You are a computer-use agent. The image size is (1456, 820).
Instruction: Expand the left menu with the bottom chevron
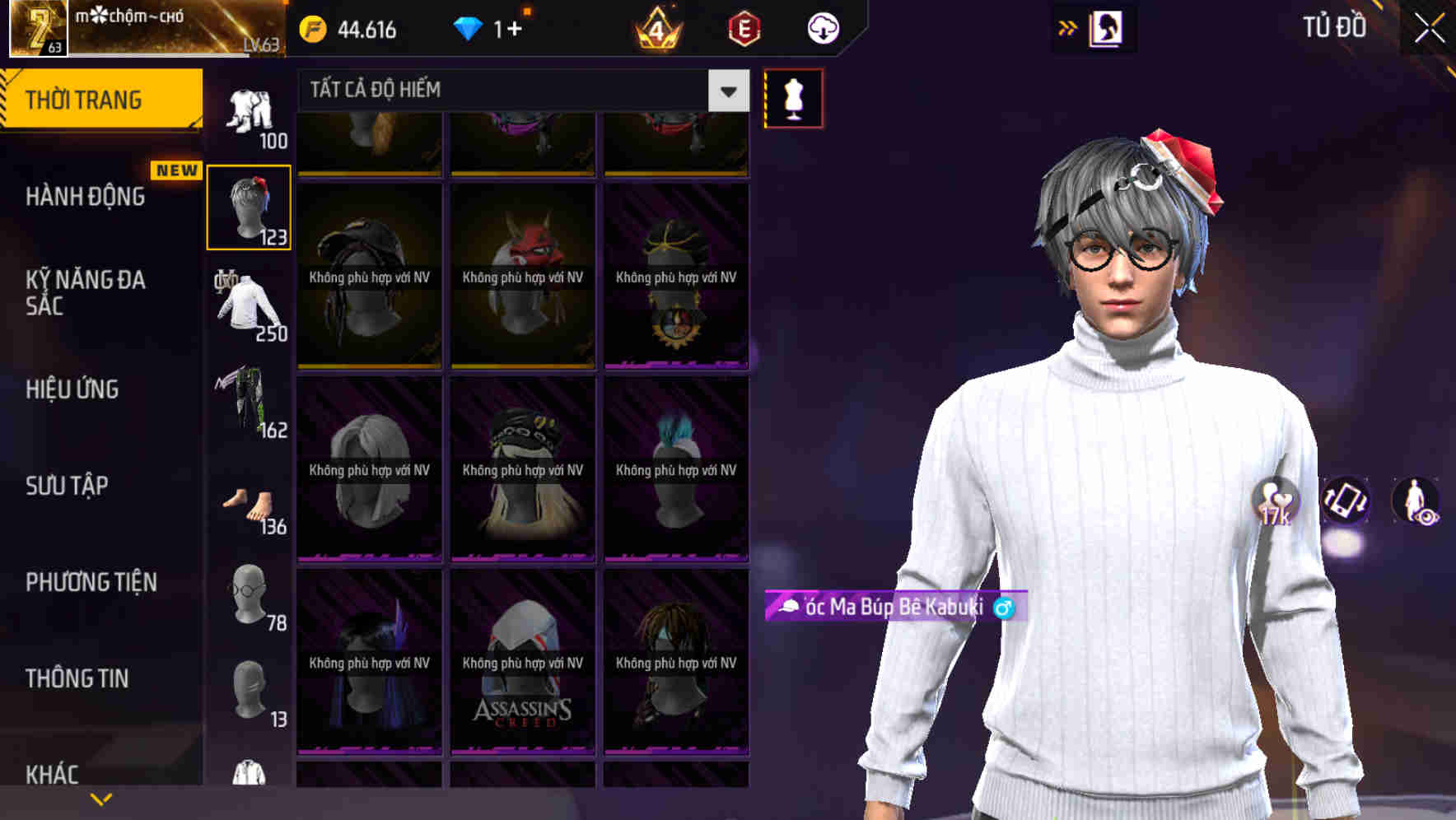coord(100,797)
